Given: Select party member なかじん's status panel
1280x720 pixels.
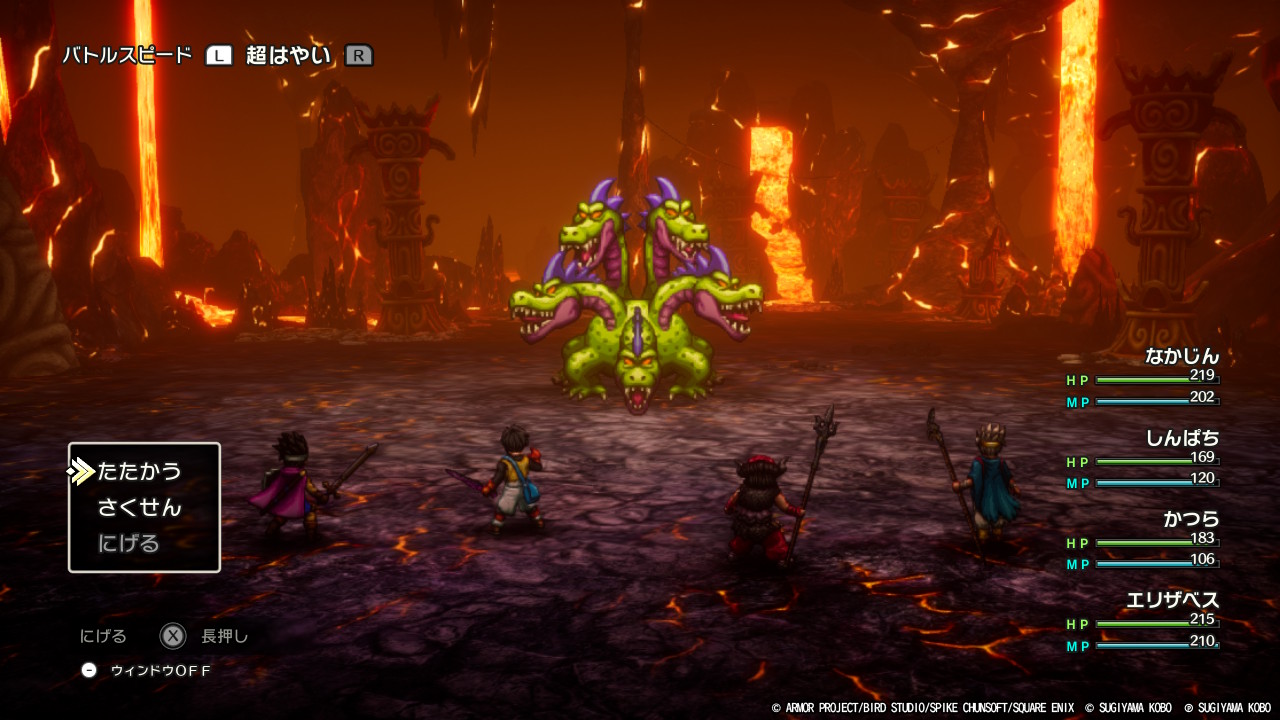Looking at the screenshot, I should click(1144, 378).
